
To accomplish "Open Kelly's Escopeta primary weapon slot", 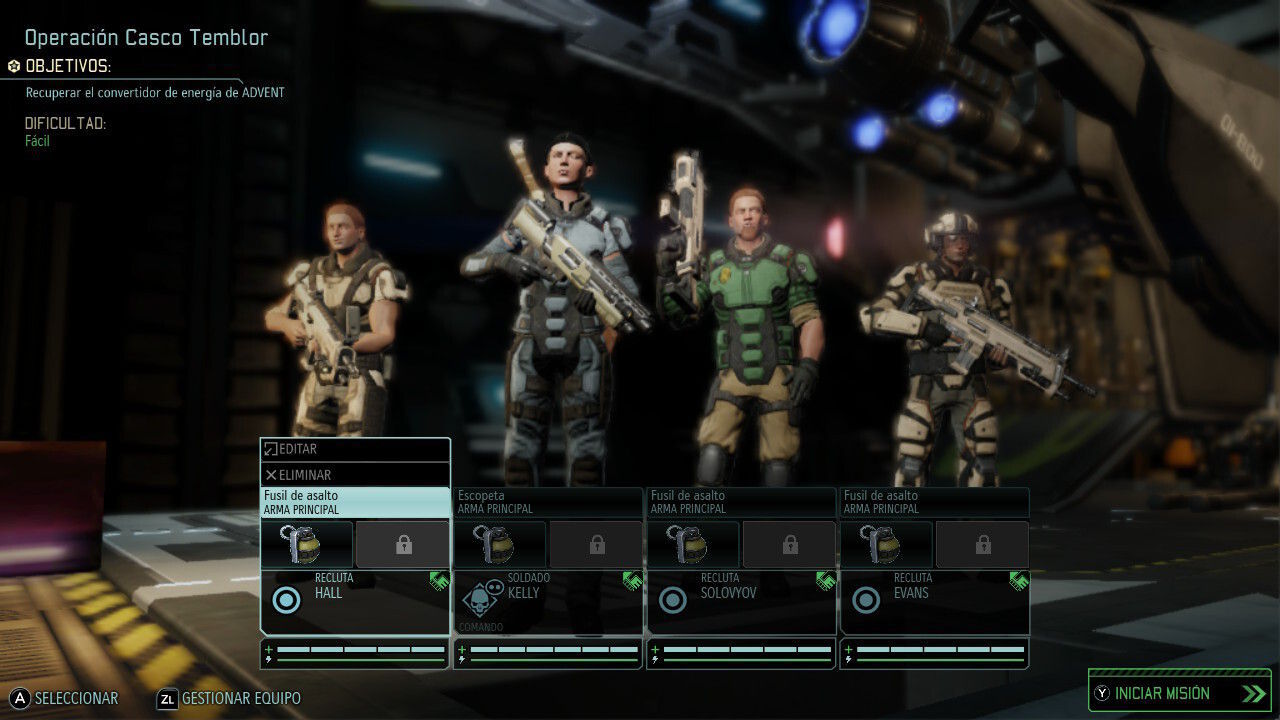I will tap(548, 502).
